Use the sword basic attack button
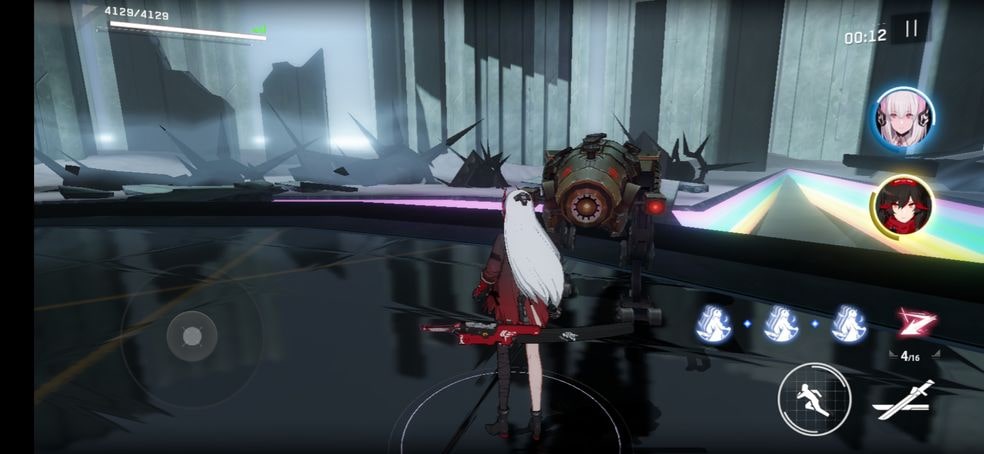 pos(903,399)
